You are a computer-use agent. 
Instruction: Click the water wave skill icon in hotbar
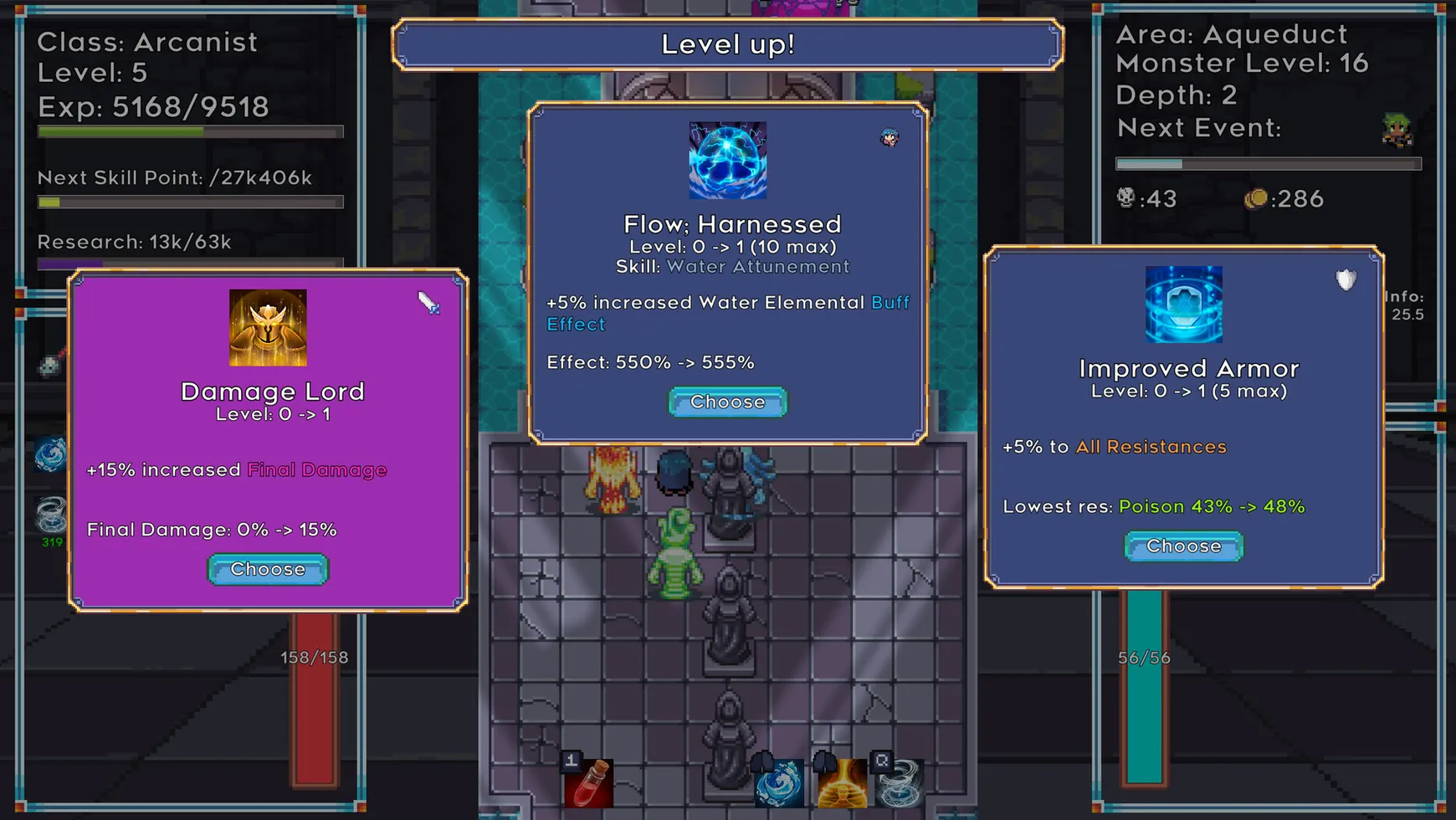coord(778,782)
